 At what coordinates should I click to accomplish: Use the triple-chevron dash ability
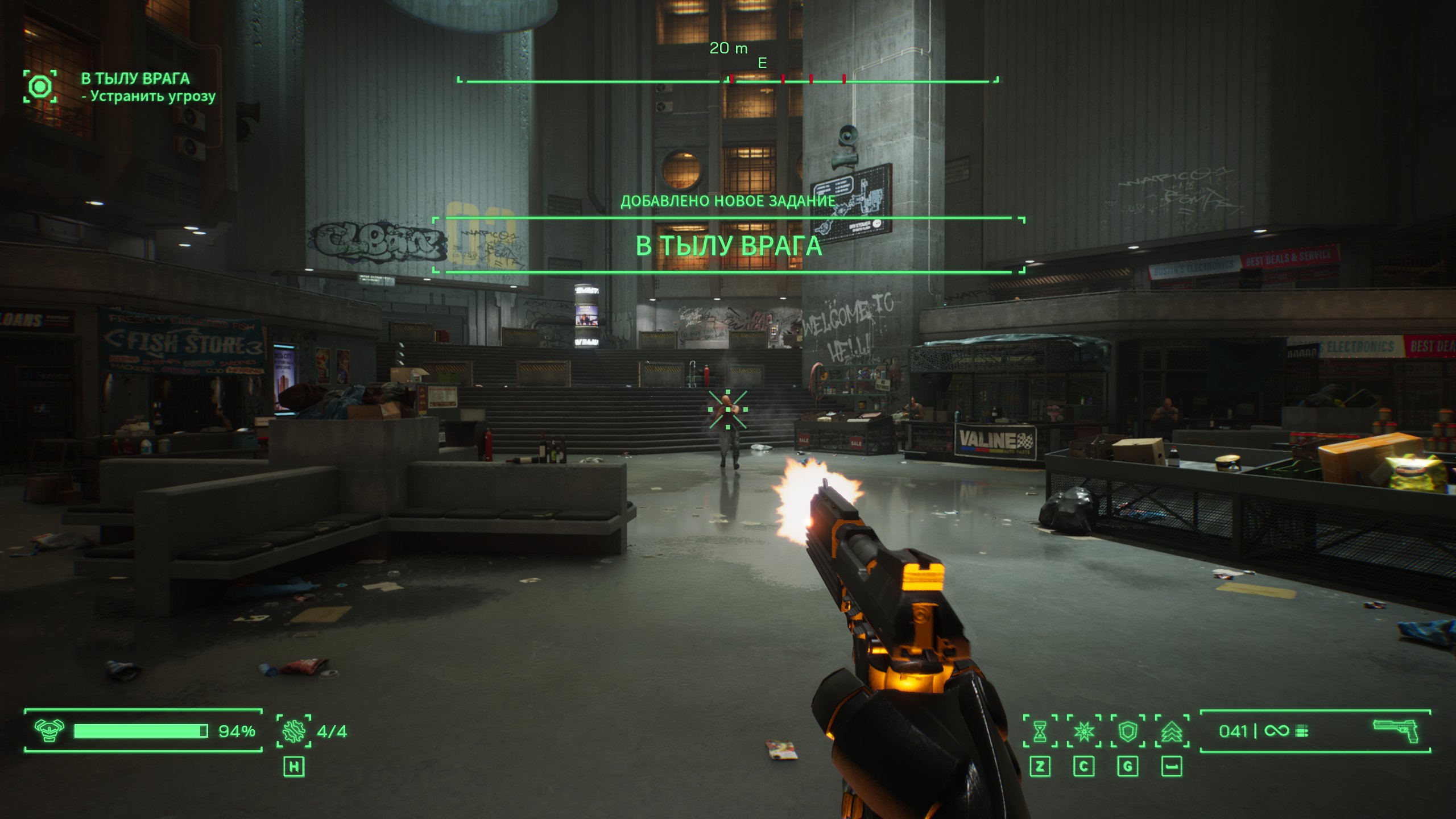tap(1171, 731)
